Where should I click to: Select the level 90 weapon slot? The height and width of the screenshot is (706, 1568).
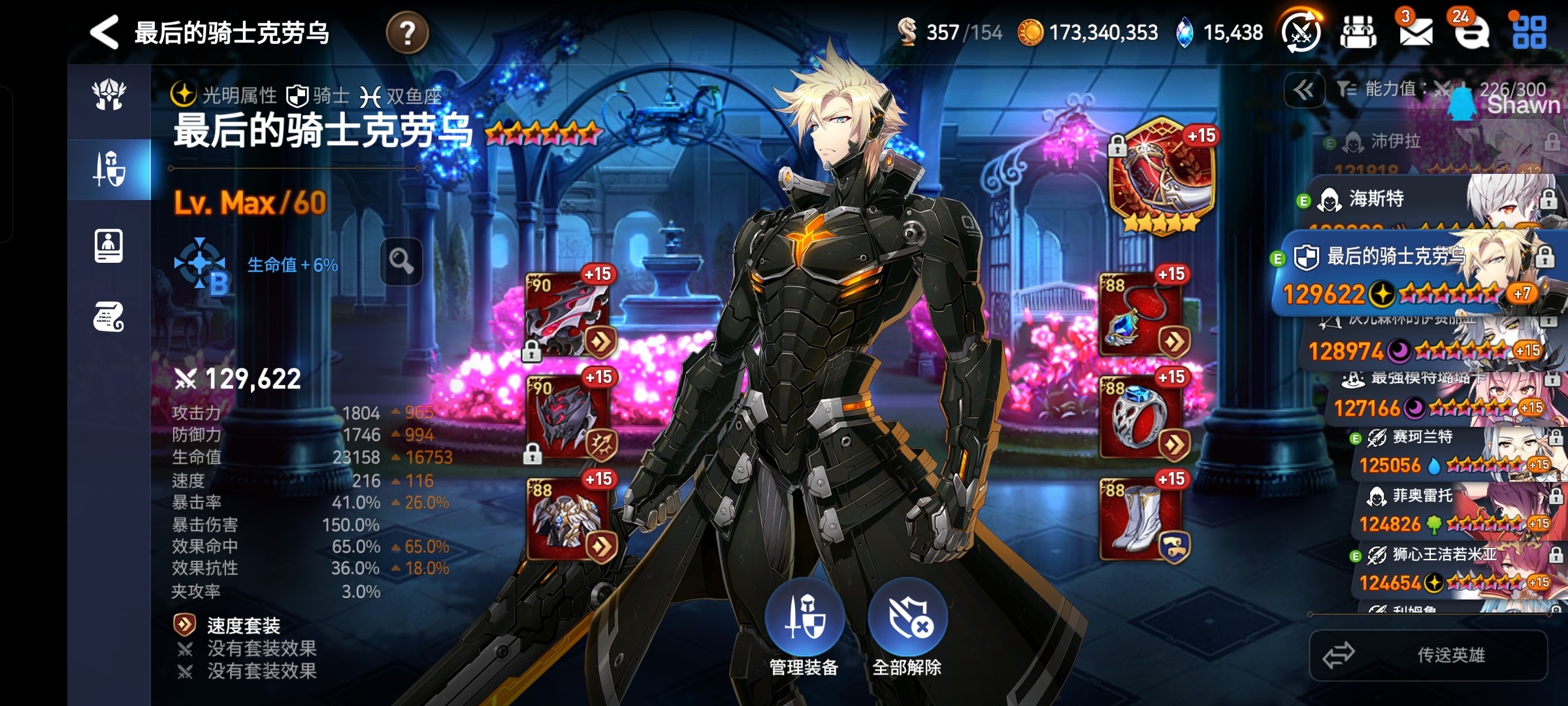567,314
